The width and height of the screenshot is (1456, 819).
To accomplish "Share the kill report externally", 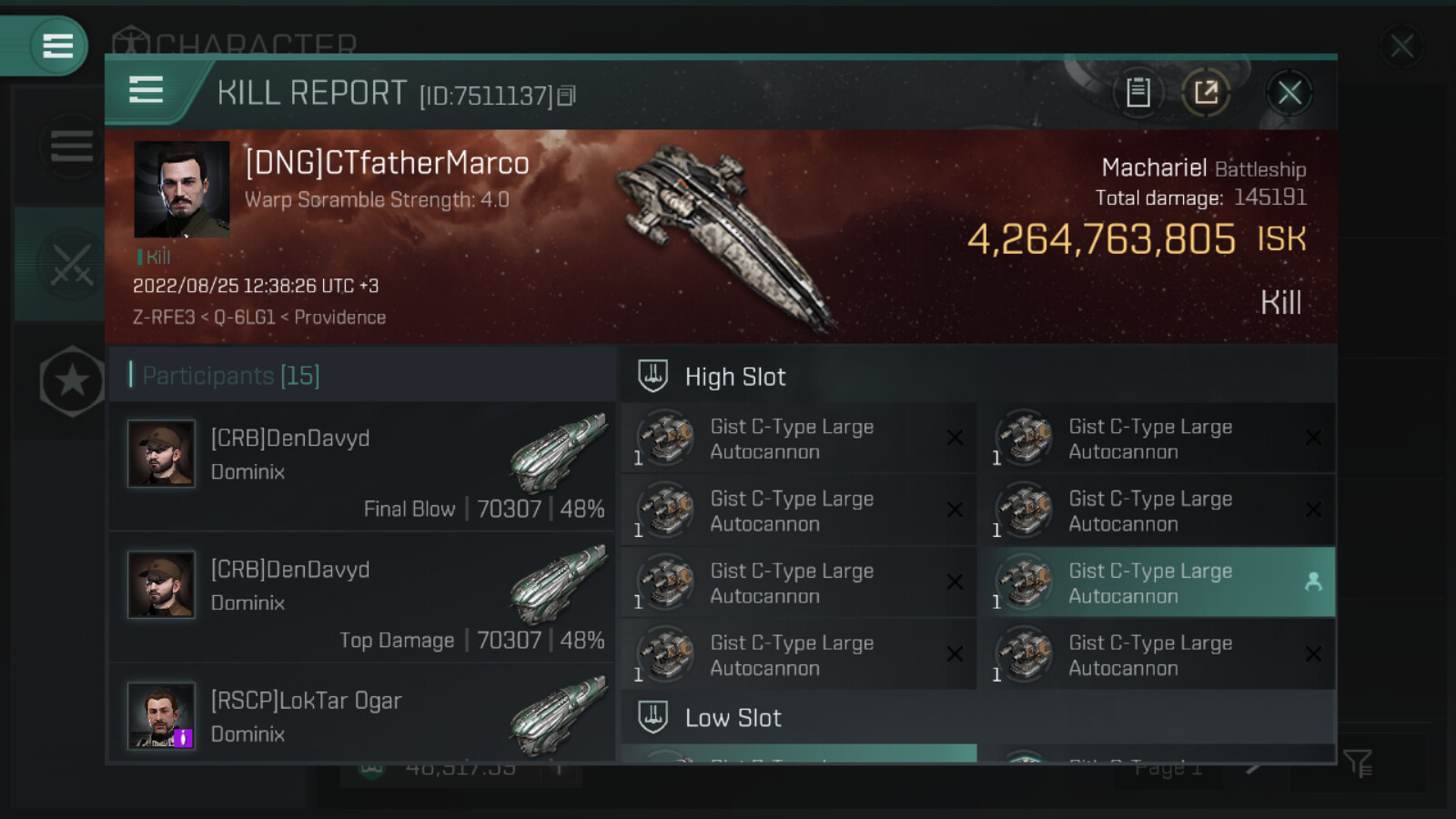I will coord(1206,92).
